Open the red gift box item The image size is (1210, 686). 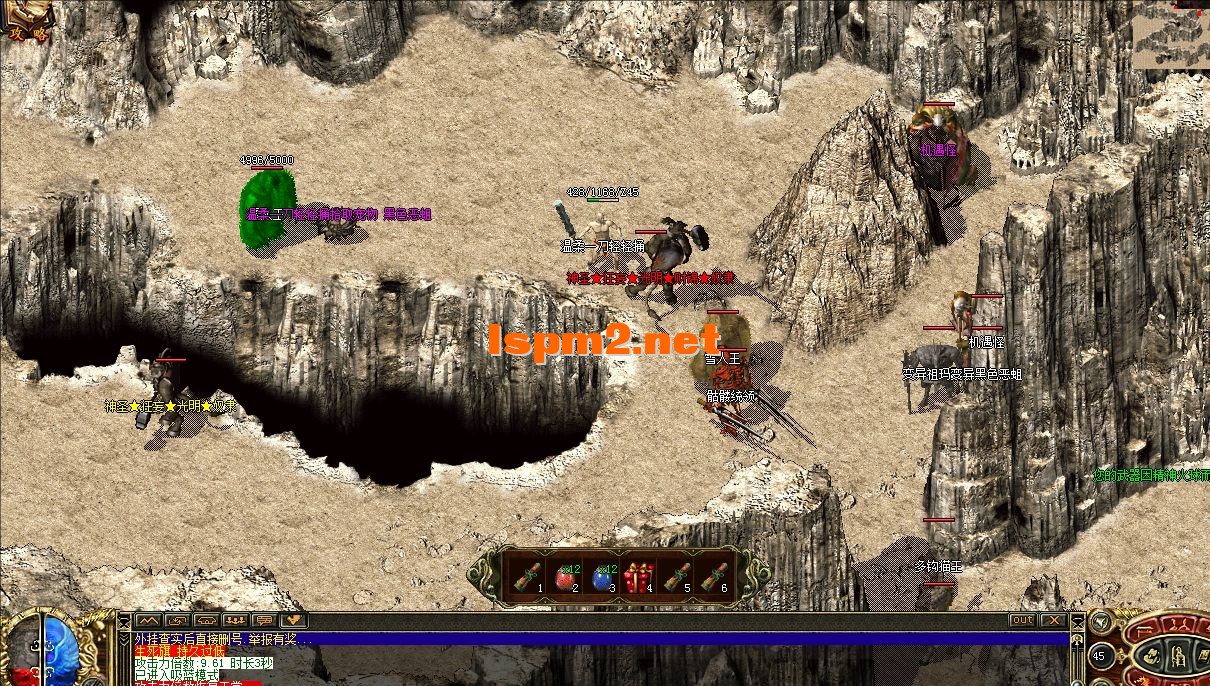[x=639, y=575]
